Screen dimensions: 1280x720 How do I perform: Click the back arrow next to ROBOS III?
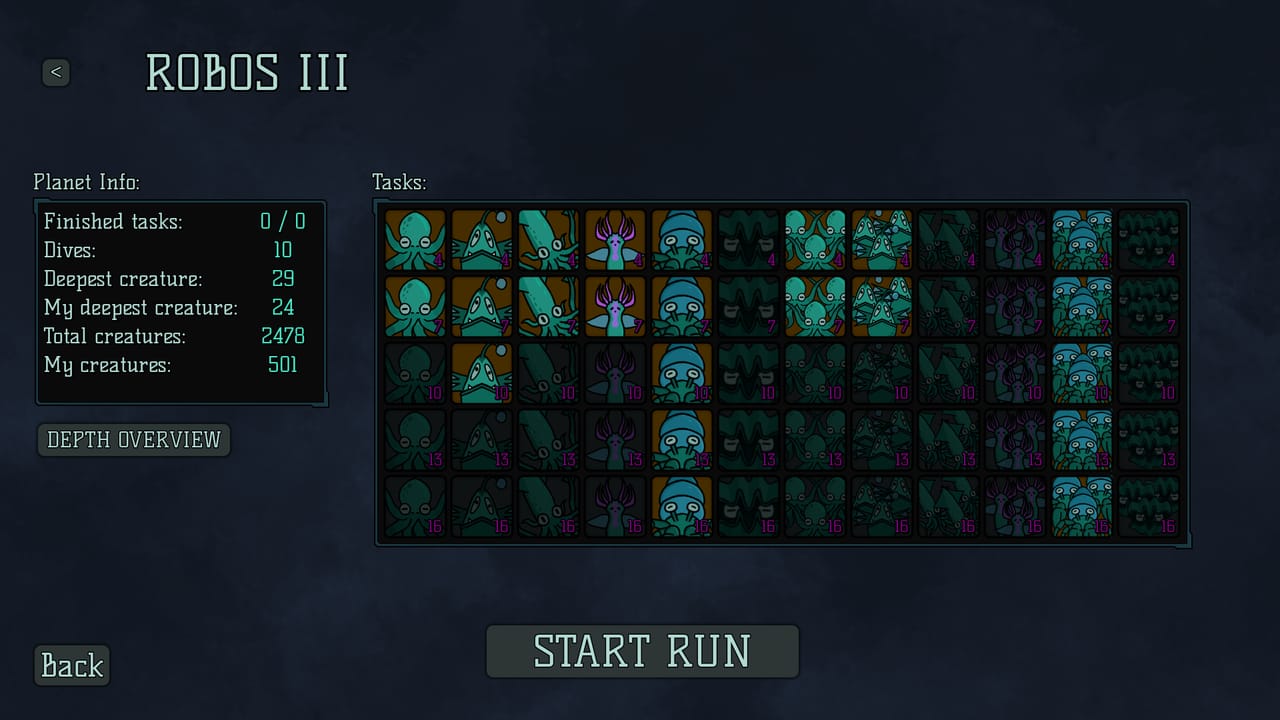(57, 73)
